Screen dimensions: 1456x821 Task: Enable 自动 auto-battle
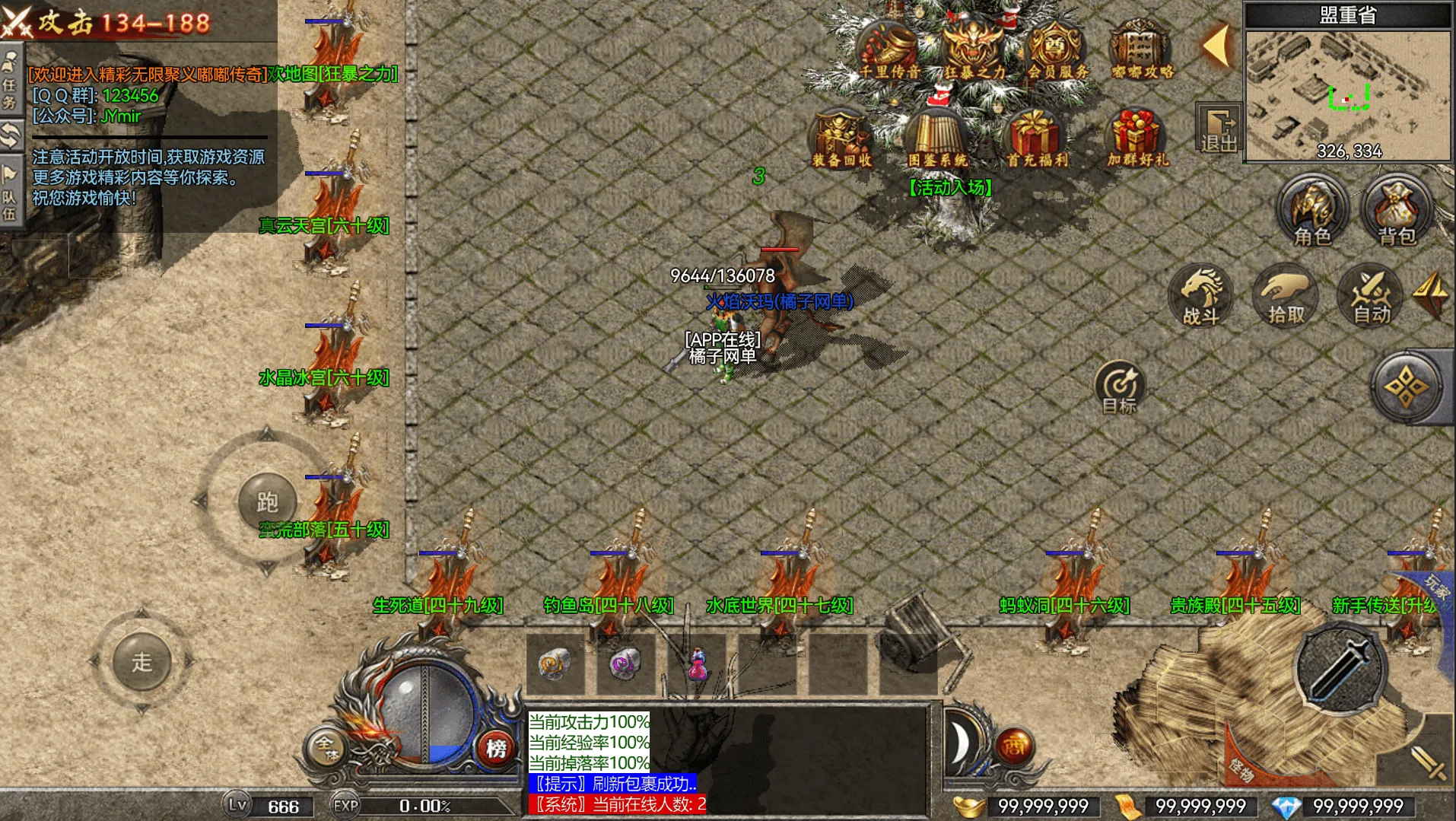[x=1371, y=297]
